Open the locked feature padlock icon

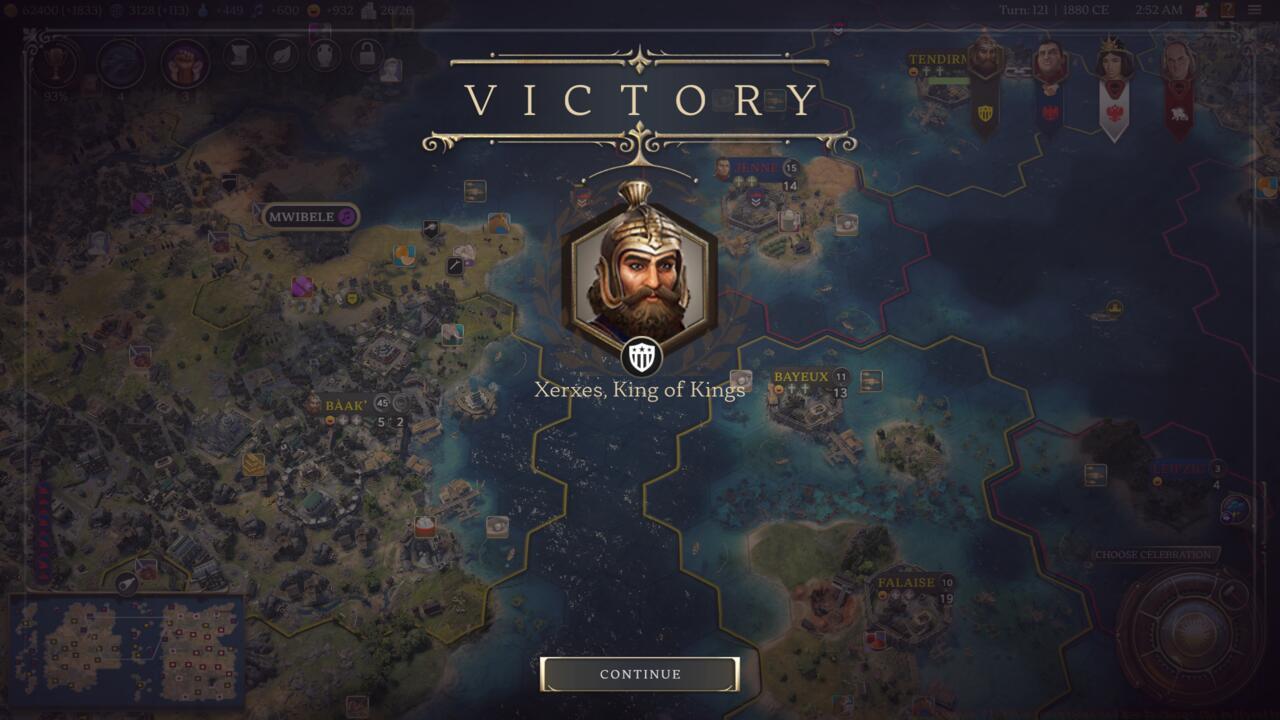(x=365, y=54)
